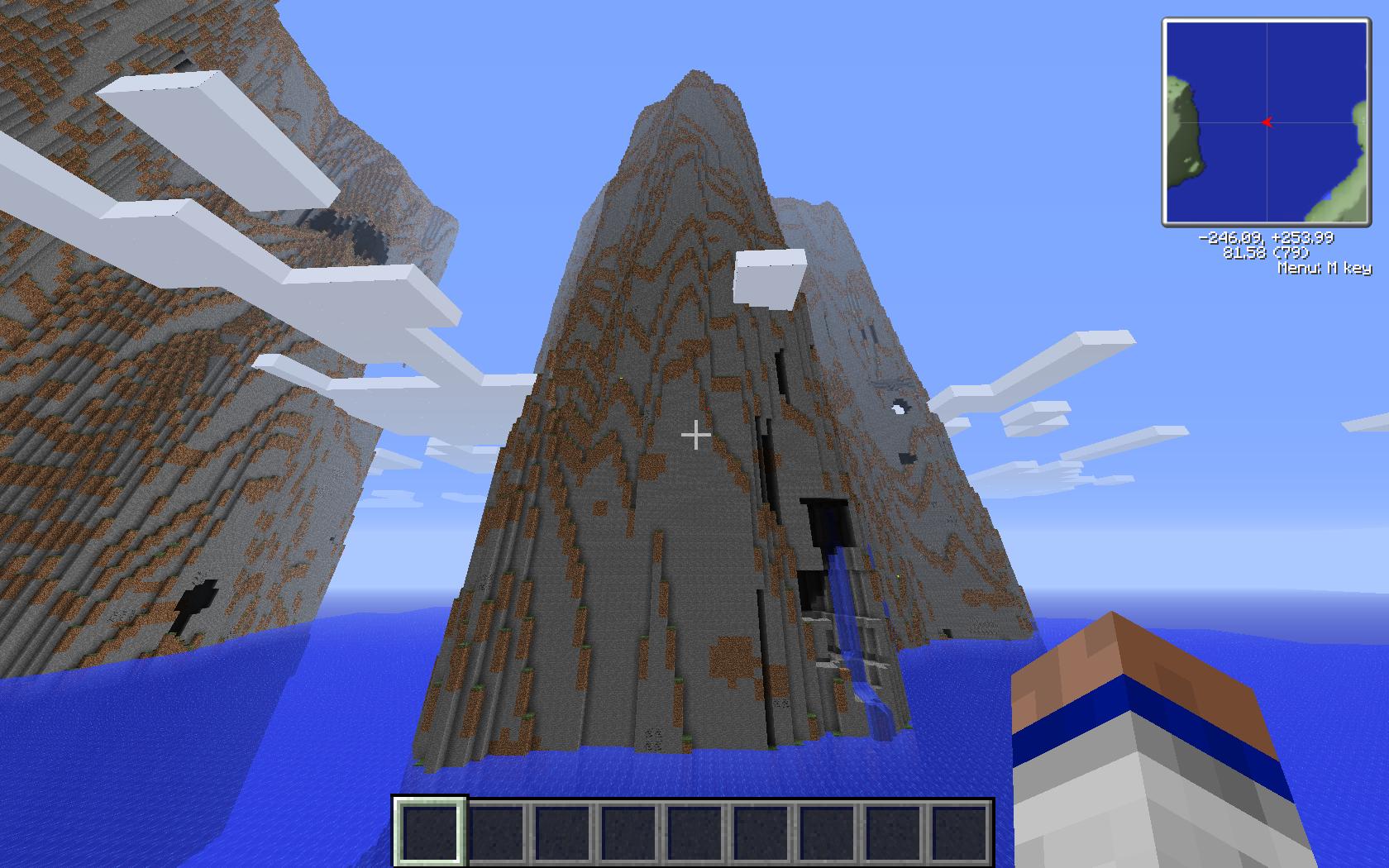Screen dimensions: 1389x868
Task: Click the red player arrow on minimap
Action: click(1267, 122)
